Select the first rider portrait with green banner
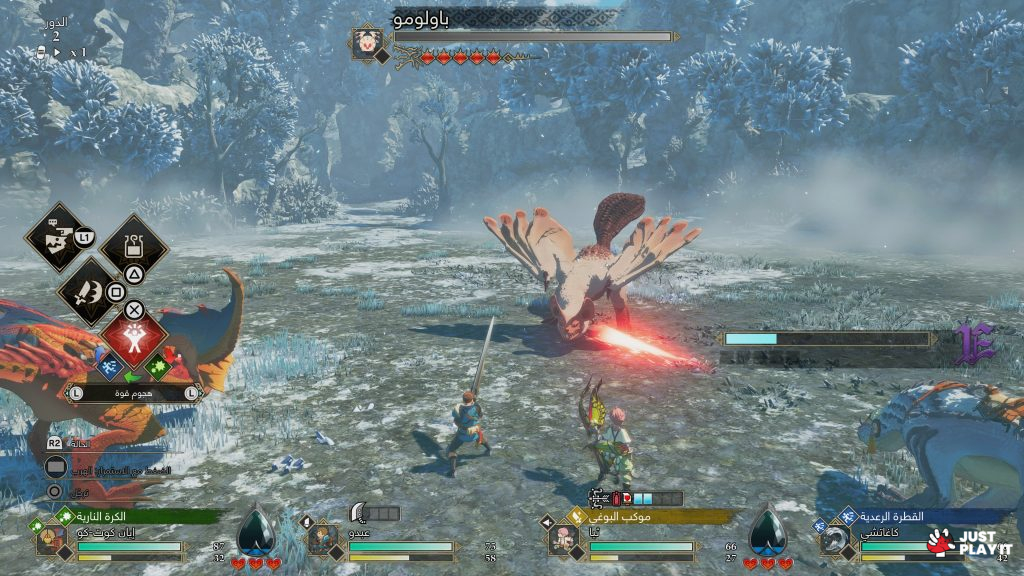This screenshot has width=1024, height=576. pyautogui.click(x=50, y=541)
